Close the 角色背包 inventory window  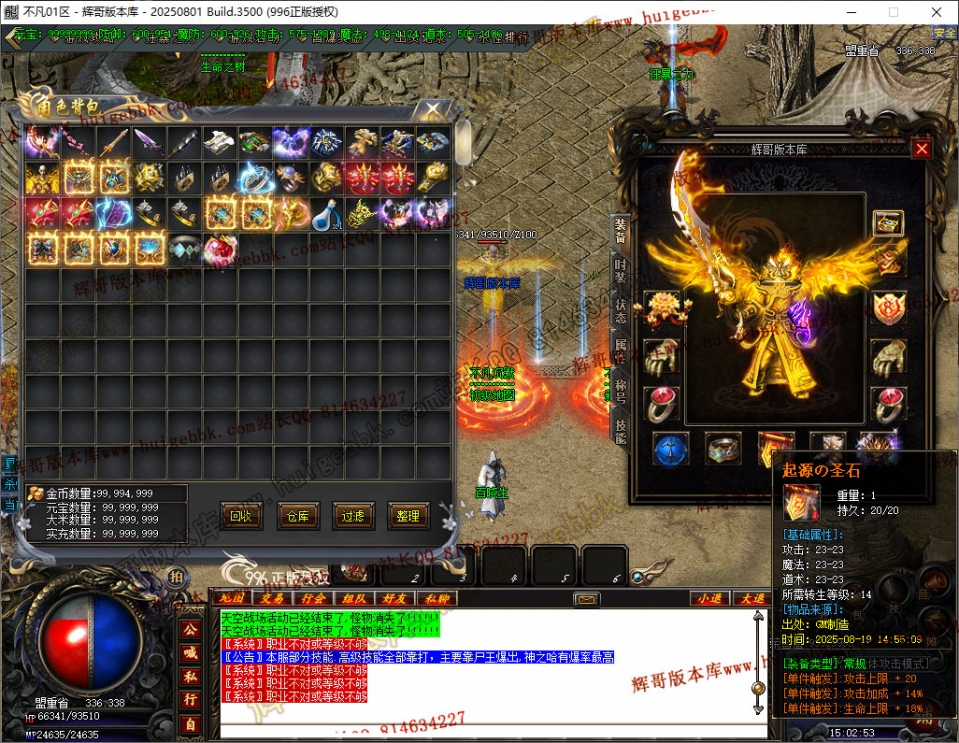coord(433,108)
